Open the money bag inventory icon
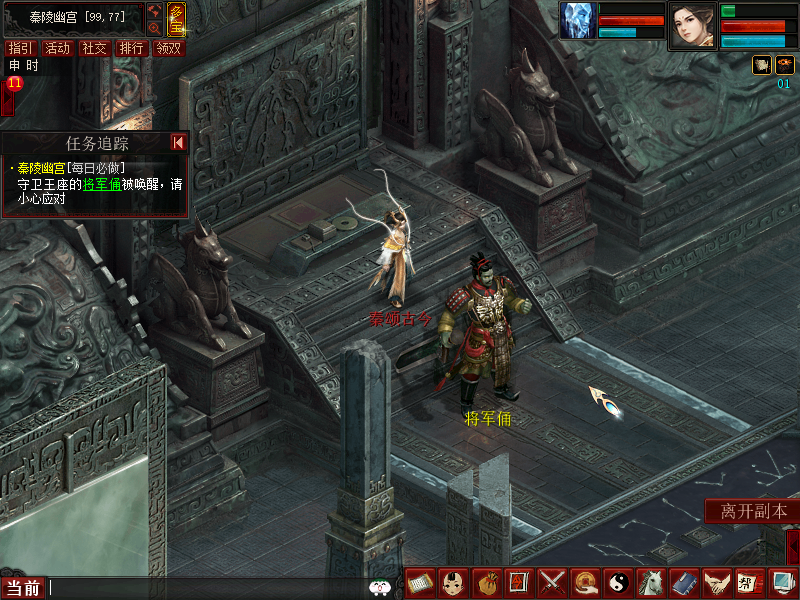This screenshot has height=600, width=800. [x=487, y=582]
